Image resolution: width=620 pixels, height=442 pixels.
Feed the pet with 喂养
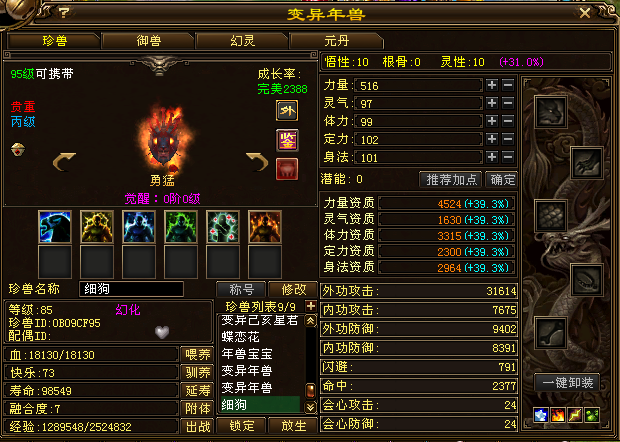point(197,354)
